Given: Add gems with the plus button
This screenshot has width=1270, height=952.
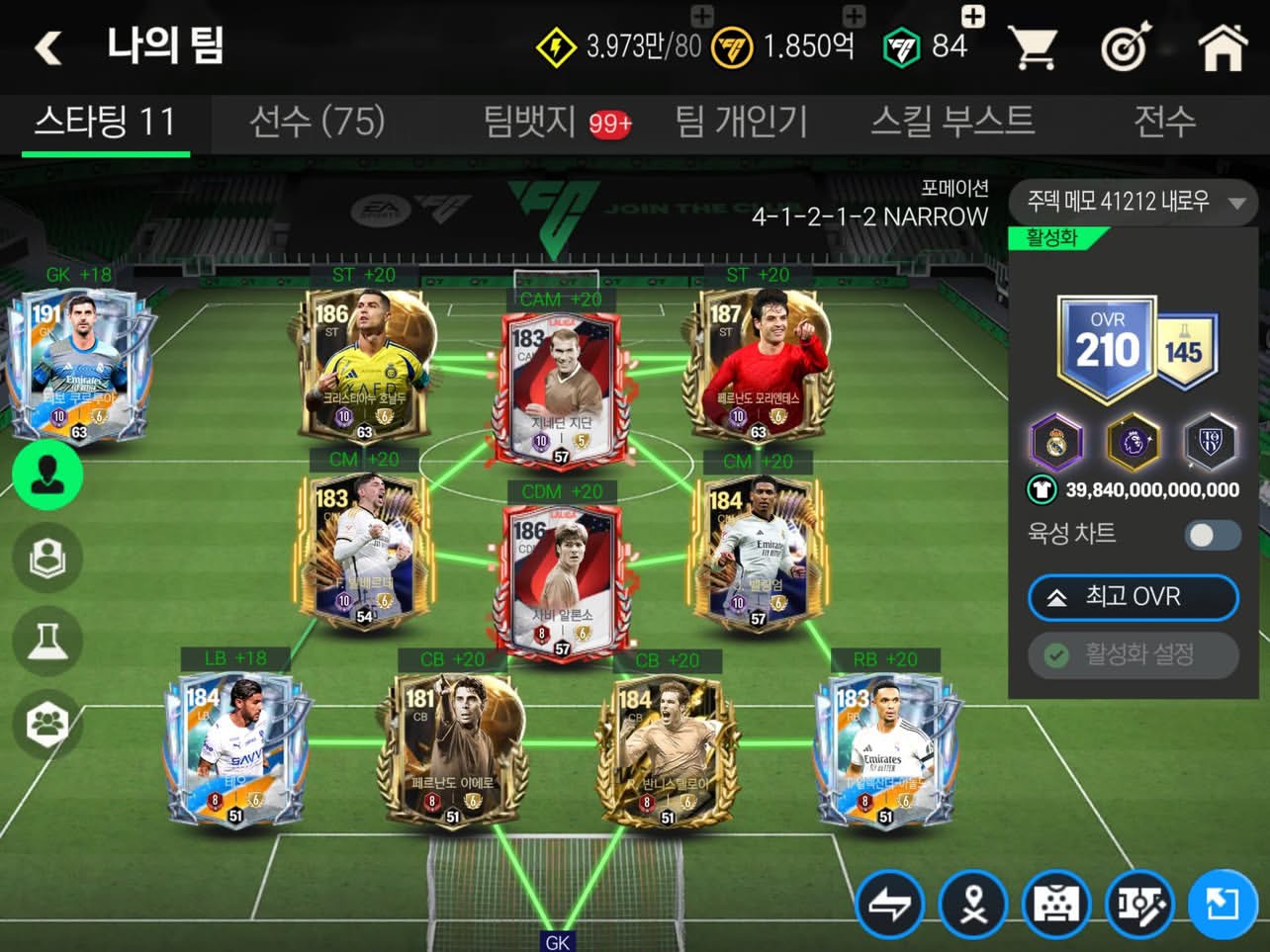Looking at the screenshot, I should 973,16.
